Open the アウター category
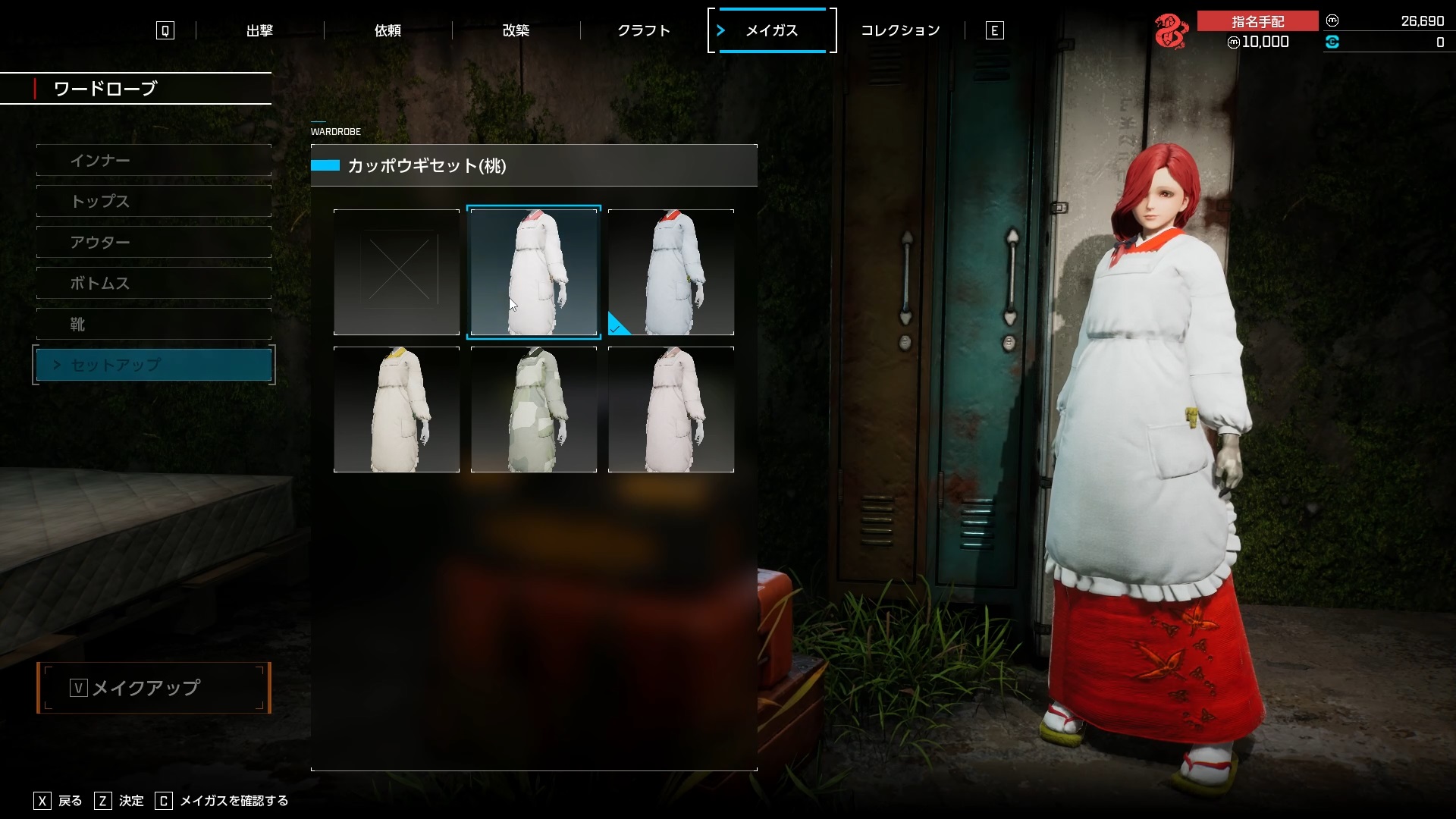Screen dimensions: 1456x819 154,243
